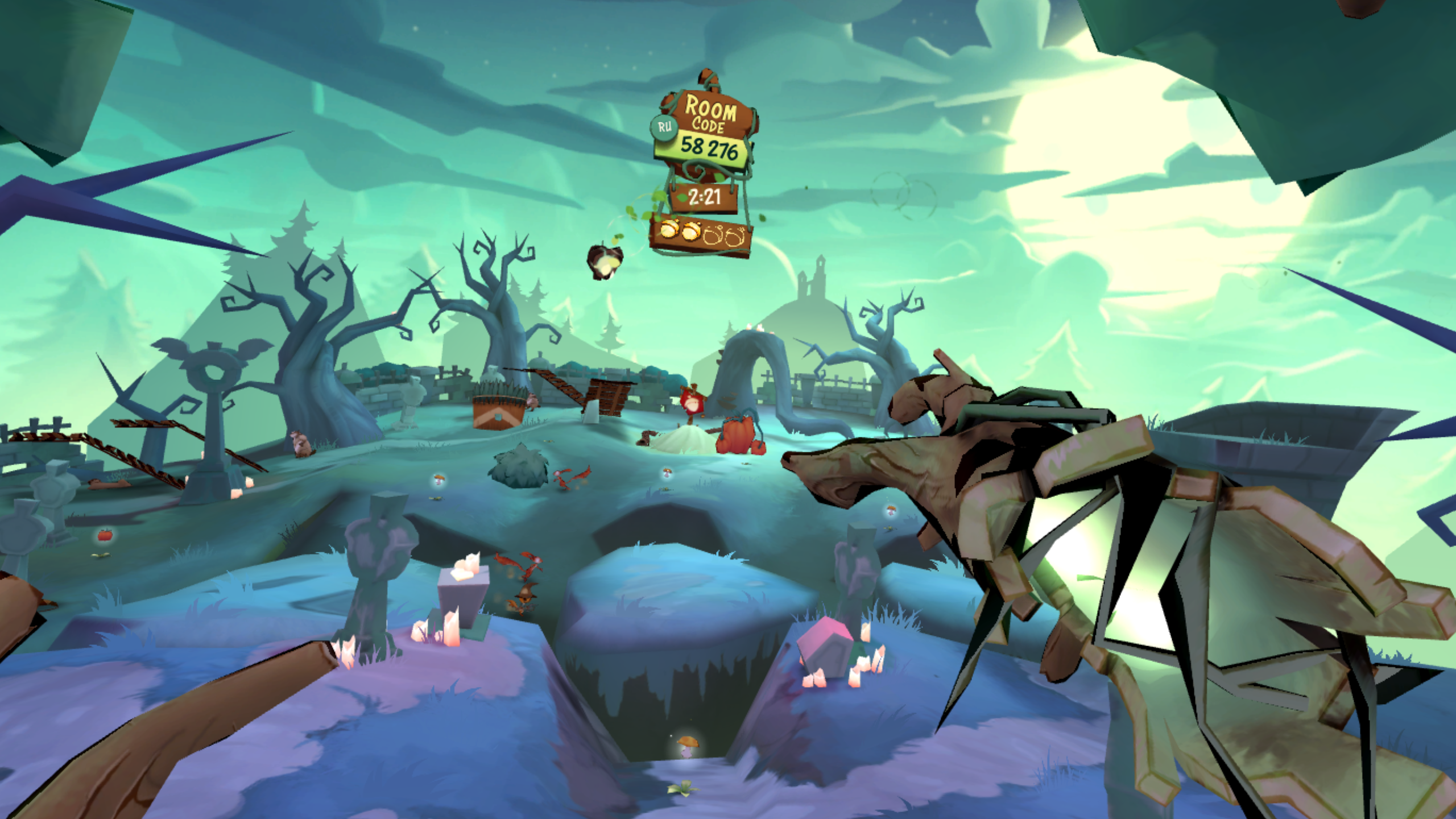This screenshot has height=819, width=1456.
Task: Click the last empty acorn outline icon
Action: [x=735, y=239]
